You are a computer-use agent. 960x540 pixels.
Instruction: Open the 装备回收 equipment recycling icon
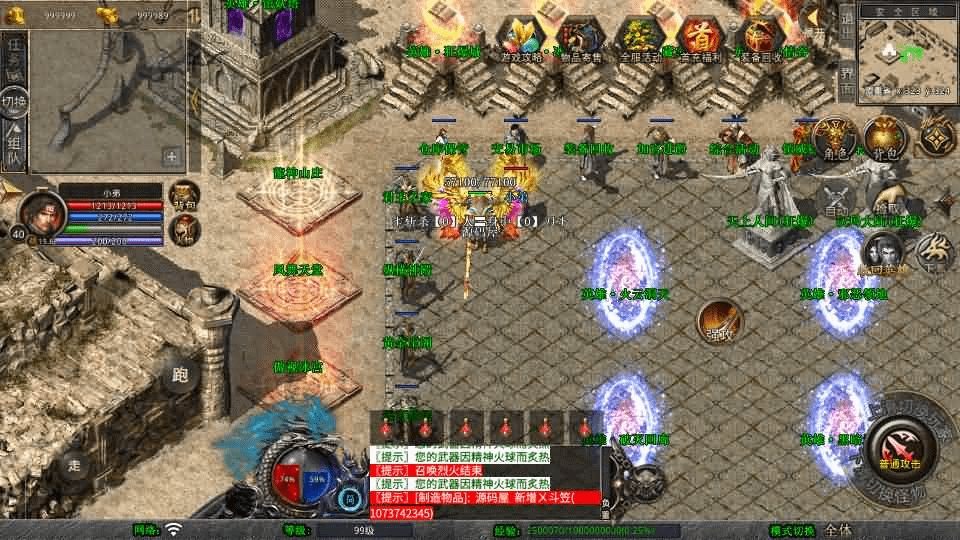click(762, 40)
